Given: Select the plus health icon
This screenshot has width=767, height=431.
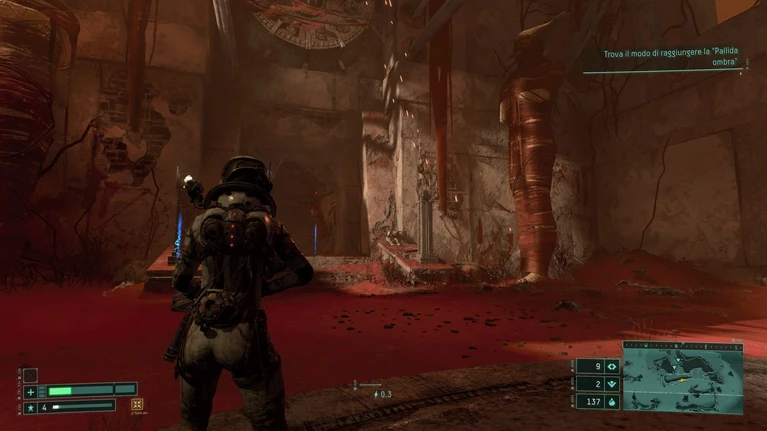Looking at the screenshot, I should click(x=30, y=391).
